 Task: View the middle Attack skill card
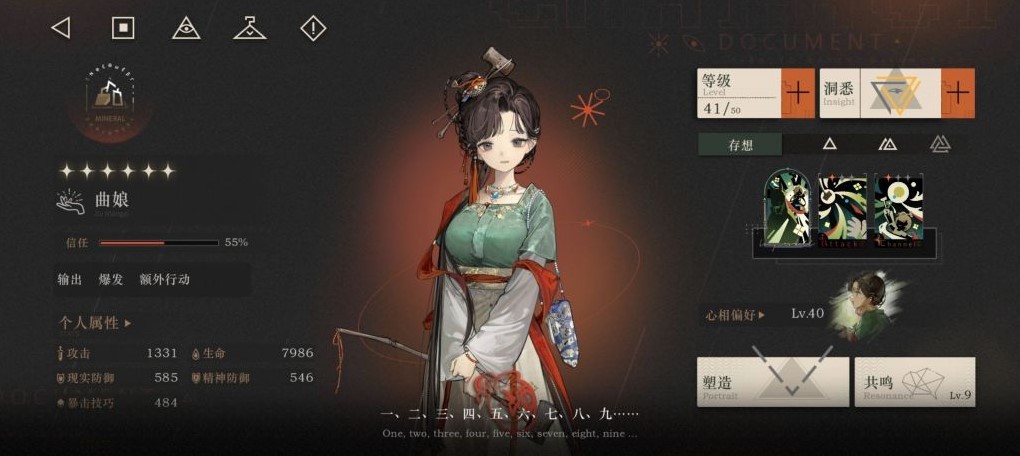843,209
